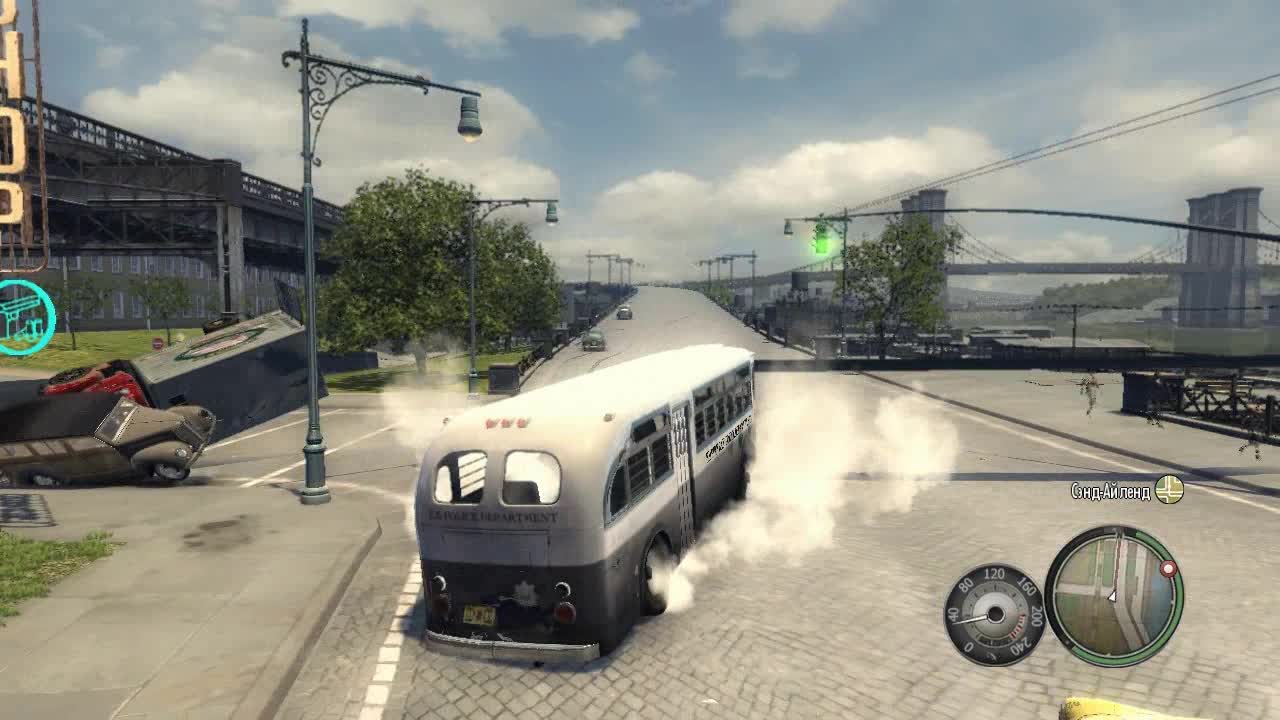Click the yellow crossroads icon beside Сэнд-Айленд
The image size is (1280, 720).
tap(1168, 489)
